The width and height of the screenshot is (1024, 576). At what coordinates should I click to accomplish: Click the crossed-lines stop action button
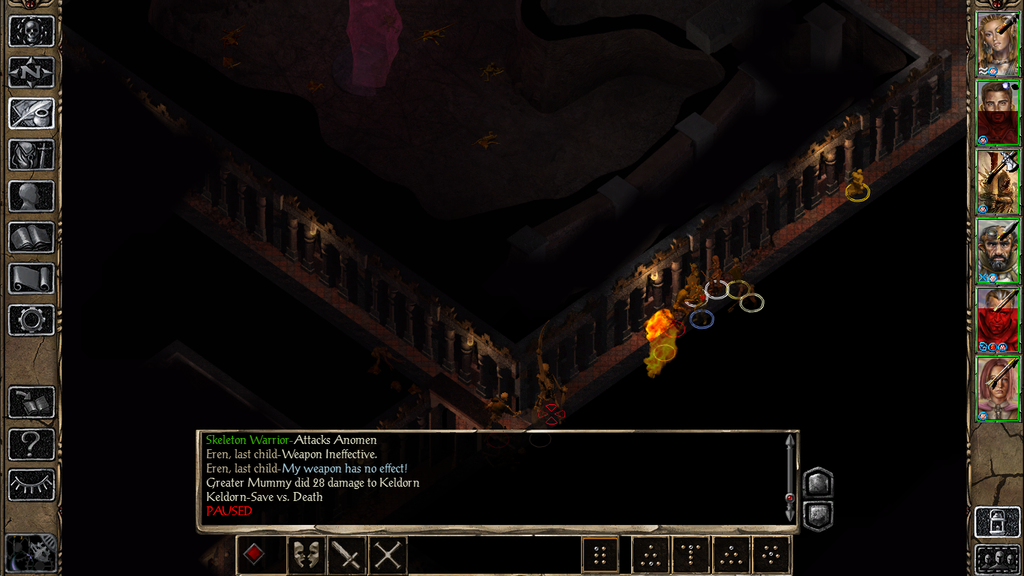387,554
